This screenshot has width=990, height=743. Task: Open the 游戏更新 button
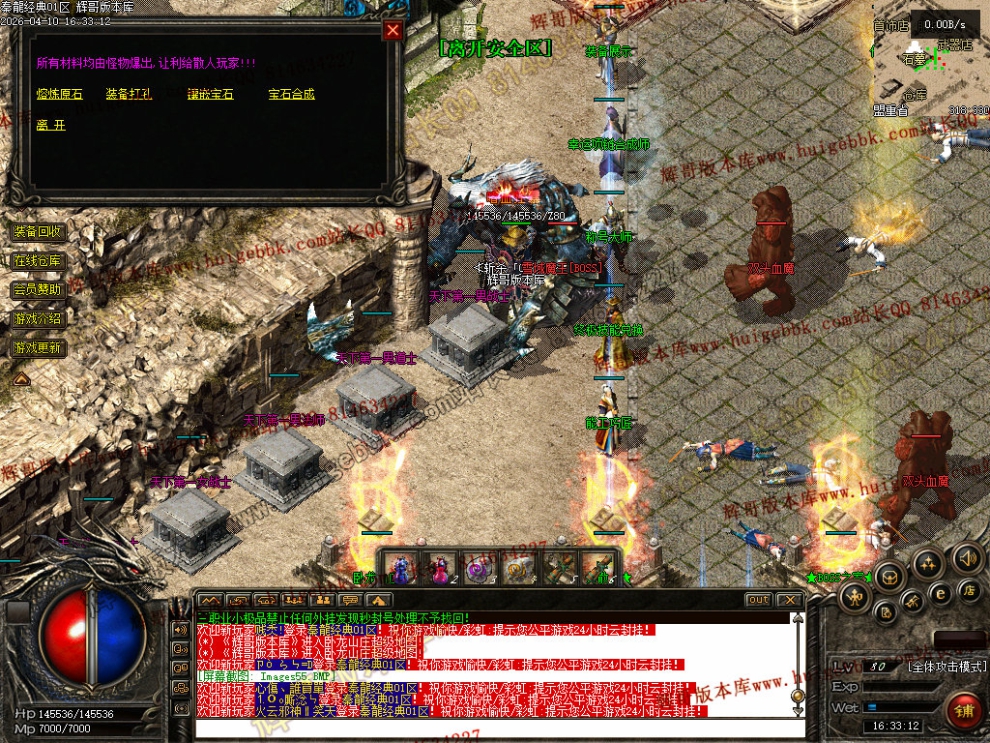tap(38, 348)
